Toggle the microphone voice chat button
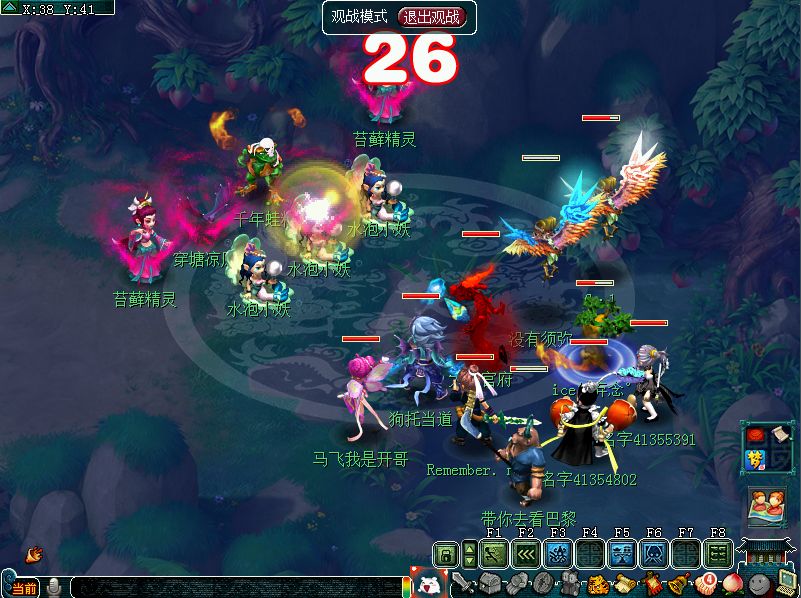Image resolution: width=801 pixels, height=598 pixels. (53, 587)
